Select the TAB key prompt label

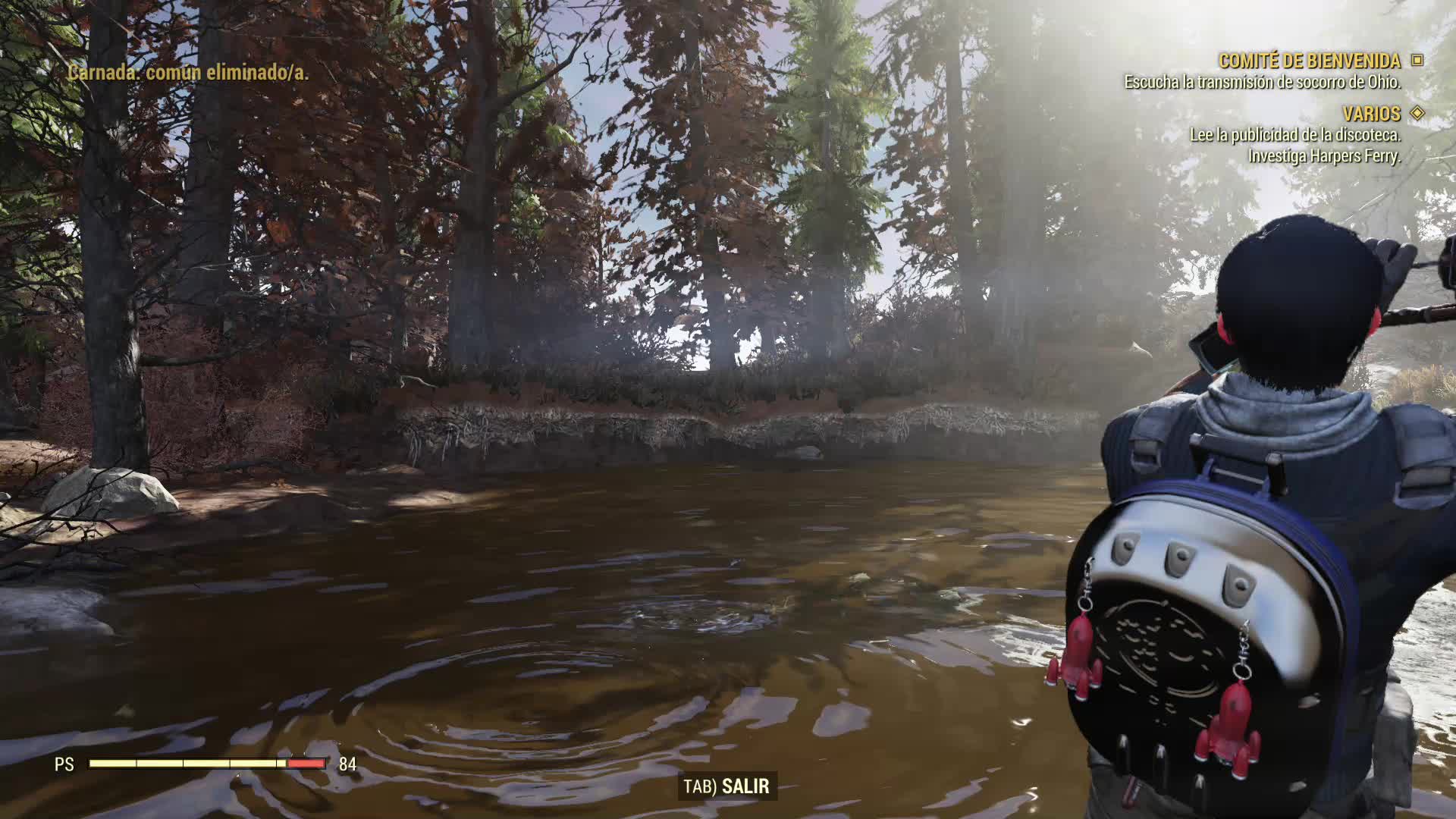tap(698, 787)
